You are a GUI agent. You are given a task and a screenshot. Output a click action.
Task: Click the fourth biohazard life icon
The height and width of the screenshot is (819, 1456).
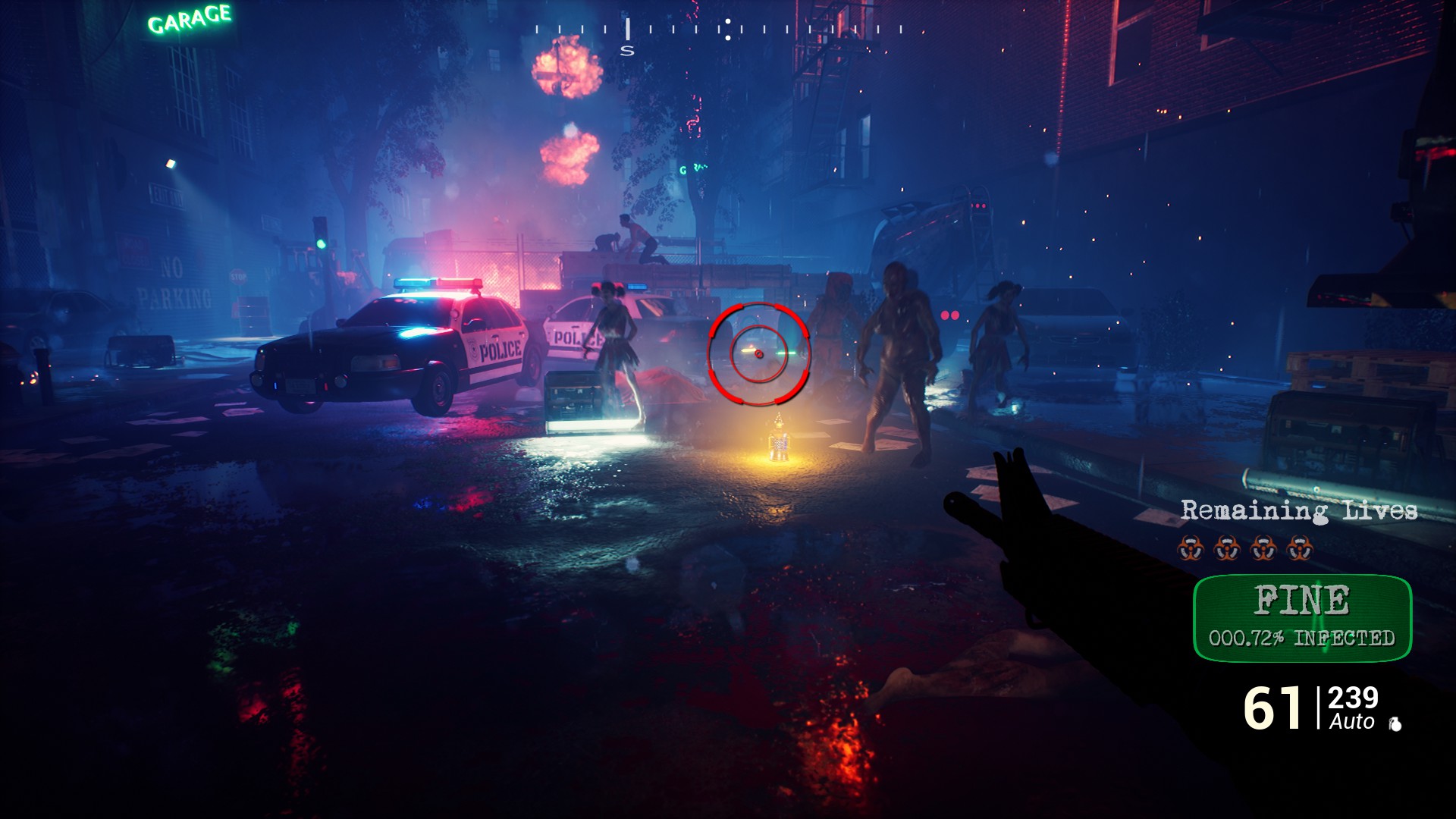(1300, 549)
